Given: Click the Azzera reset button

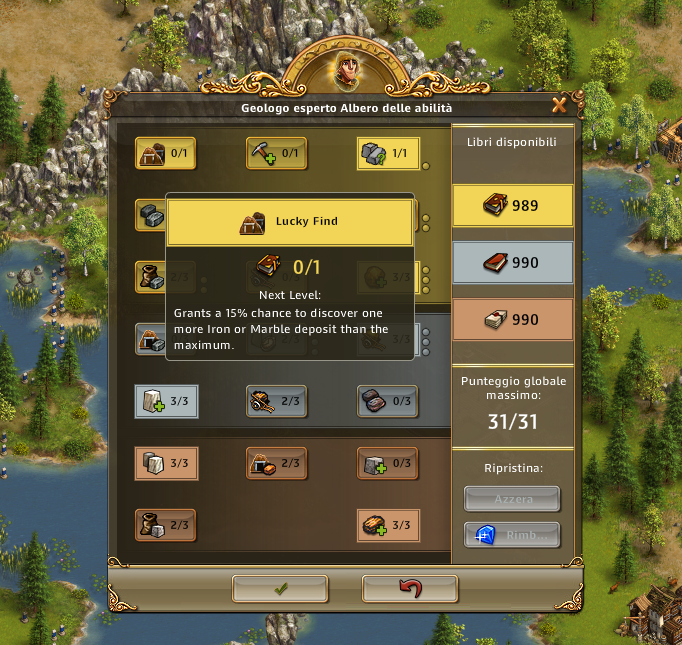Looking at the screenshot, I should click(512, 498).
